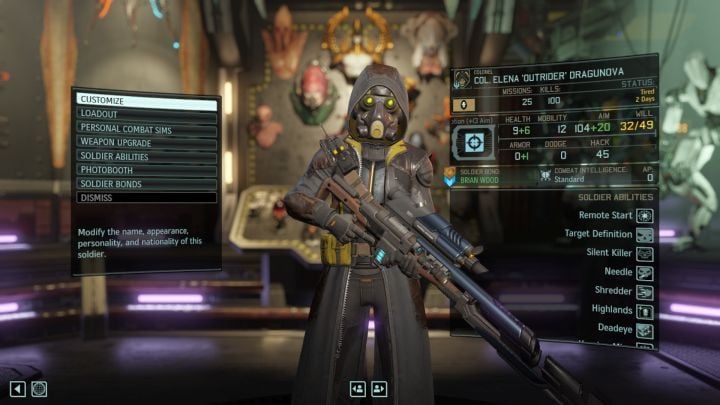Enter the Photobooth

[x=145, y=170]
